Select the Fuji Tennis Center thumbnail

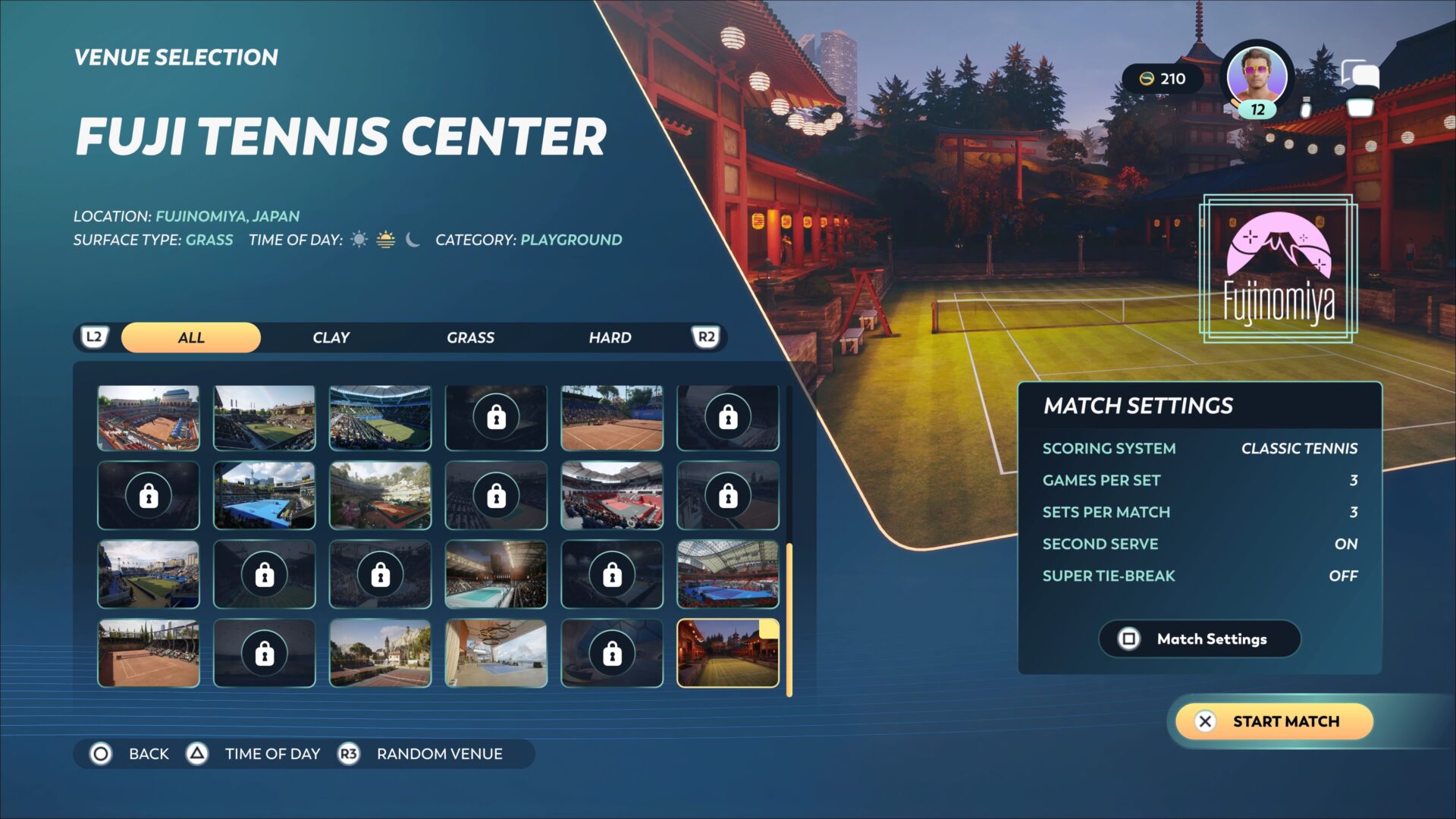(x=727, y=652)
